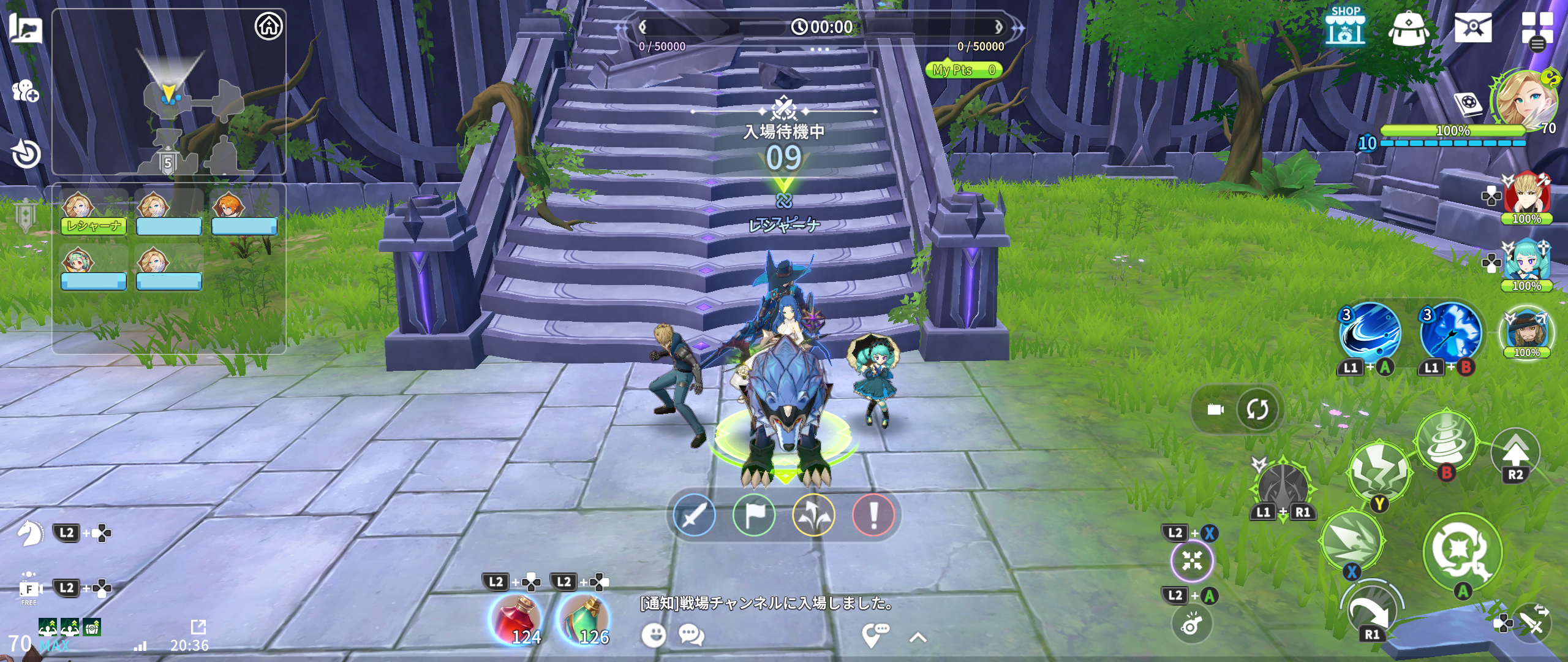Open the emoji smiley button

click(x=654, y=635)
